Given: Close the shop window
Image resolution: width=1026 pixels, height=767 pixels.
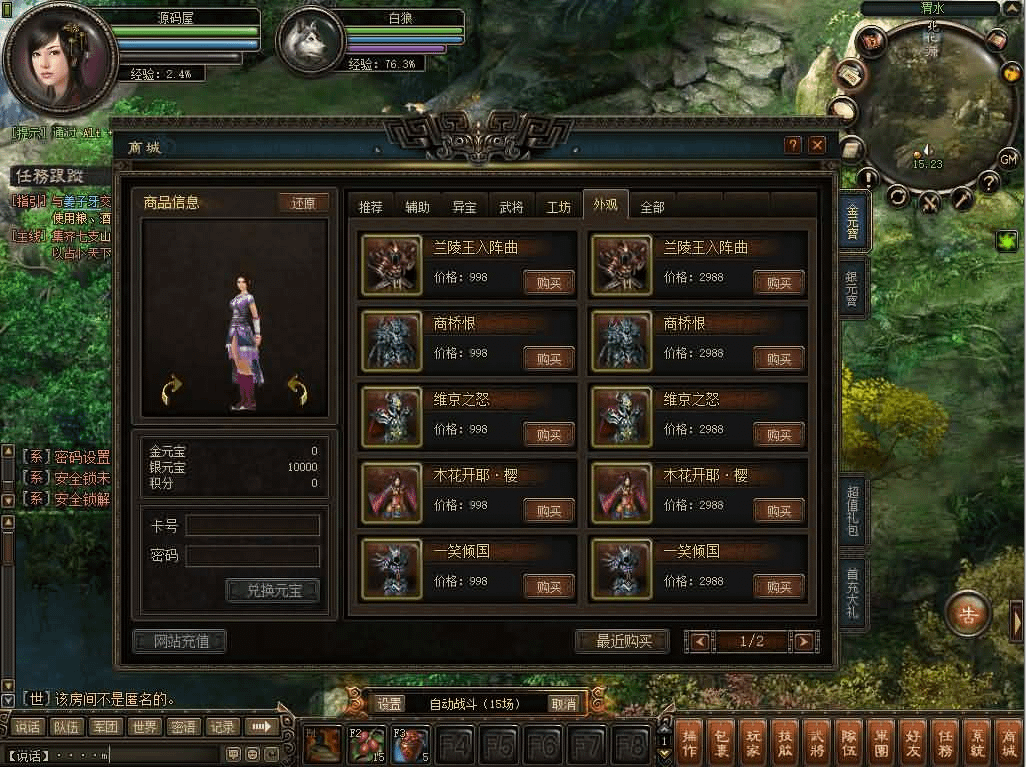Looking at the screenshot, I should (x=818, y=145).
